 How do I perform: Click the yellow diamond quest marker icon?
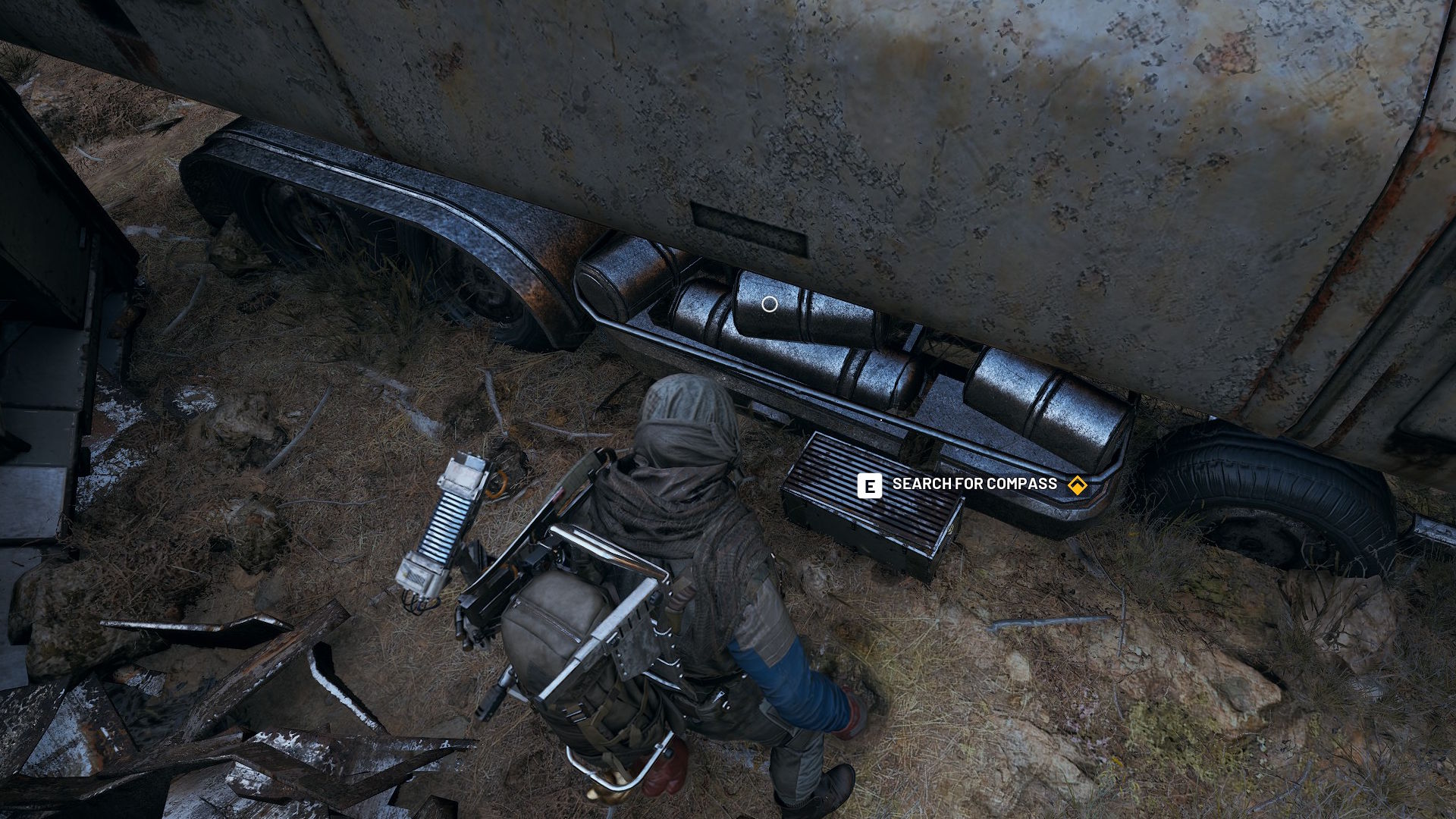pyautogui.click(x=1077, y=485)
